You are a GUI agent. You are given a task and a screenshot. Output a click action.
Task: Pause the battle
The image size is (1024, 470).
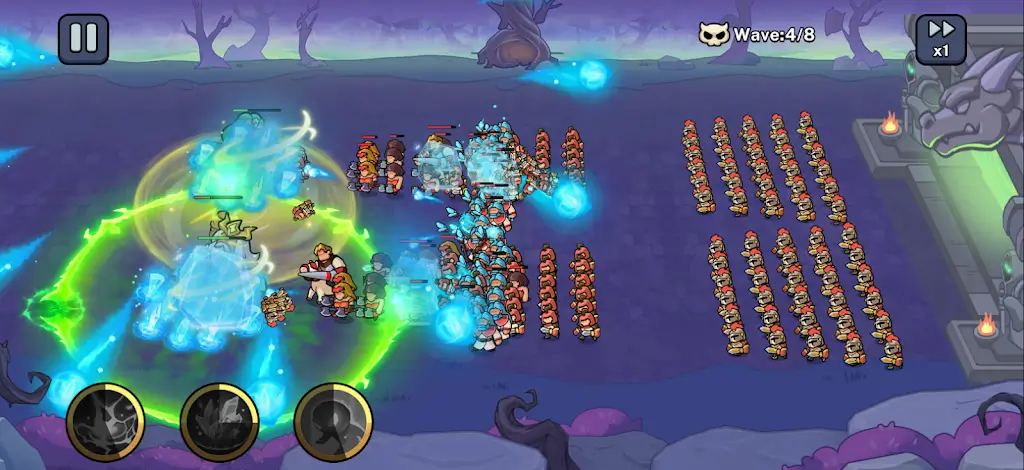tap(83, 38)
